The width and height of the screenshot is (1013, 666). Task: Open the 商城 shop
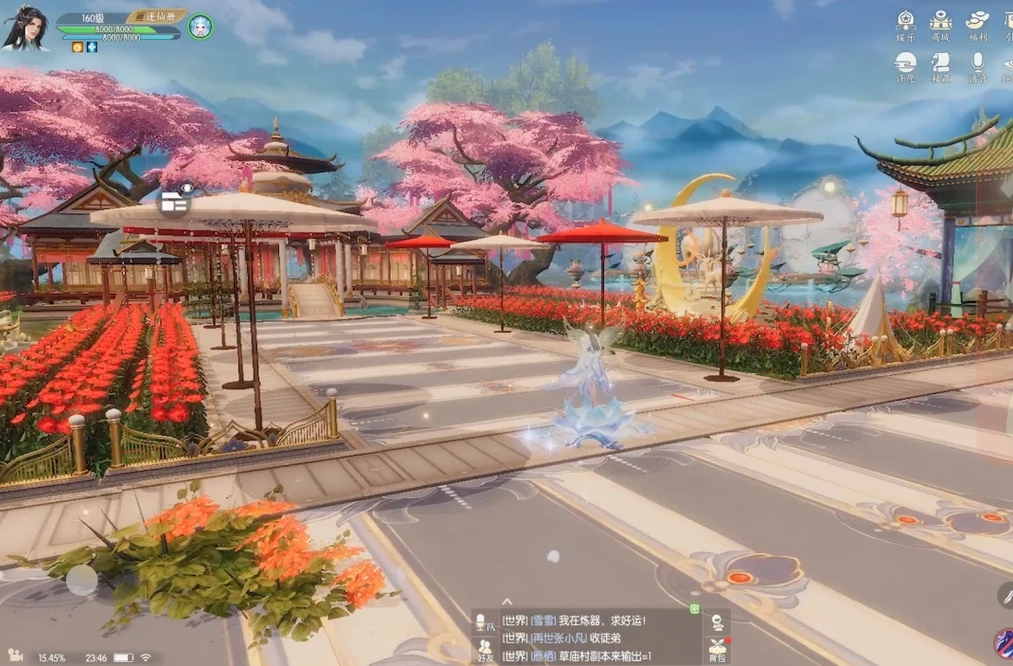[x=941, y=25]
